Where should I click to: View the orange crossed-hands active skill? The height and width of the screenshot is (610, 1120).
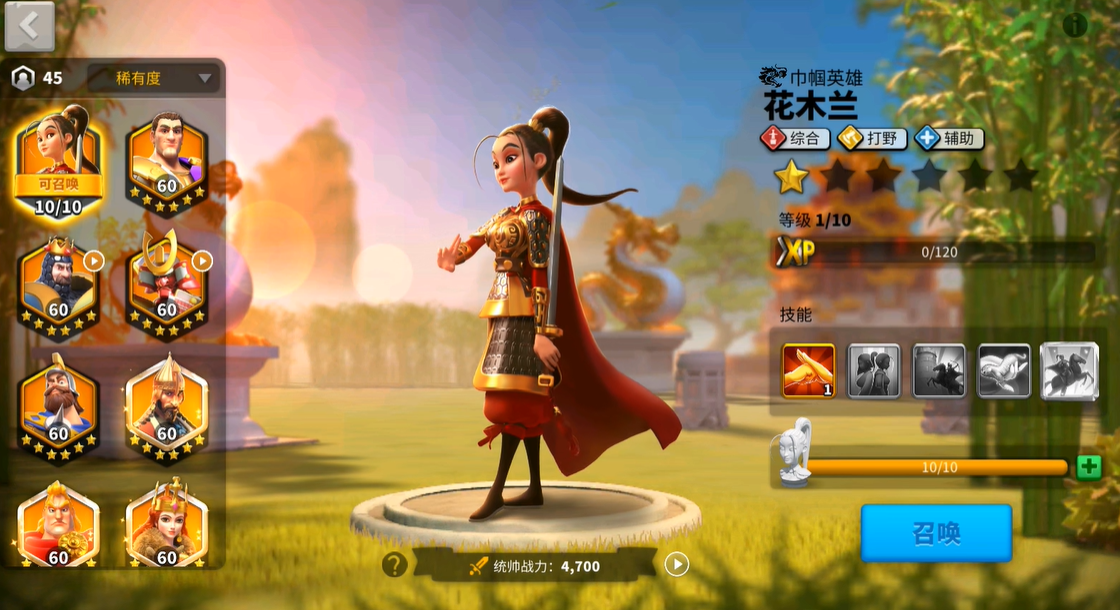click(x=808, y=370)
